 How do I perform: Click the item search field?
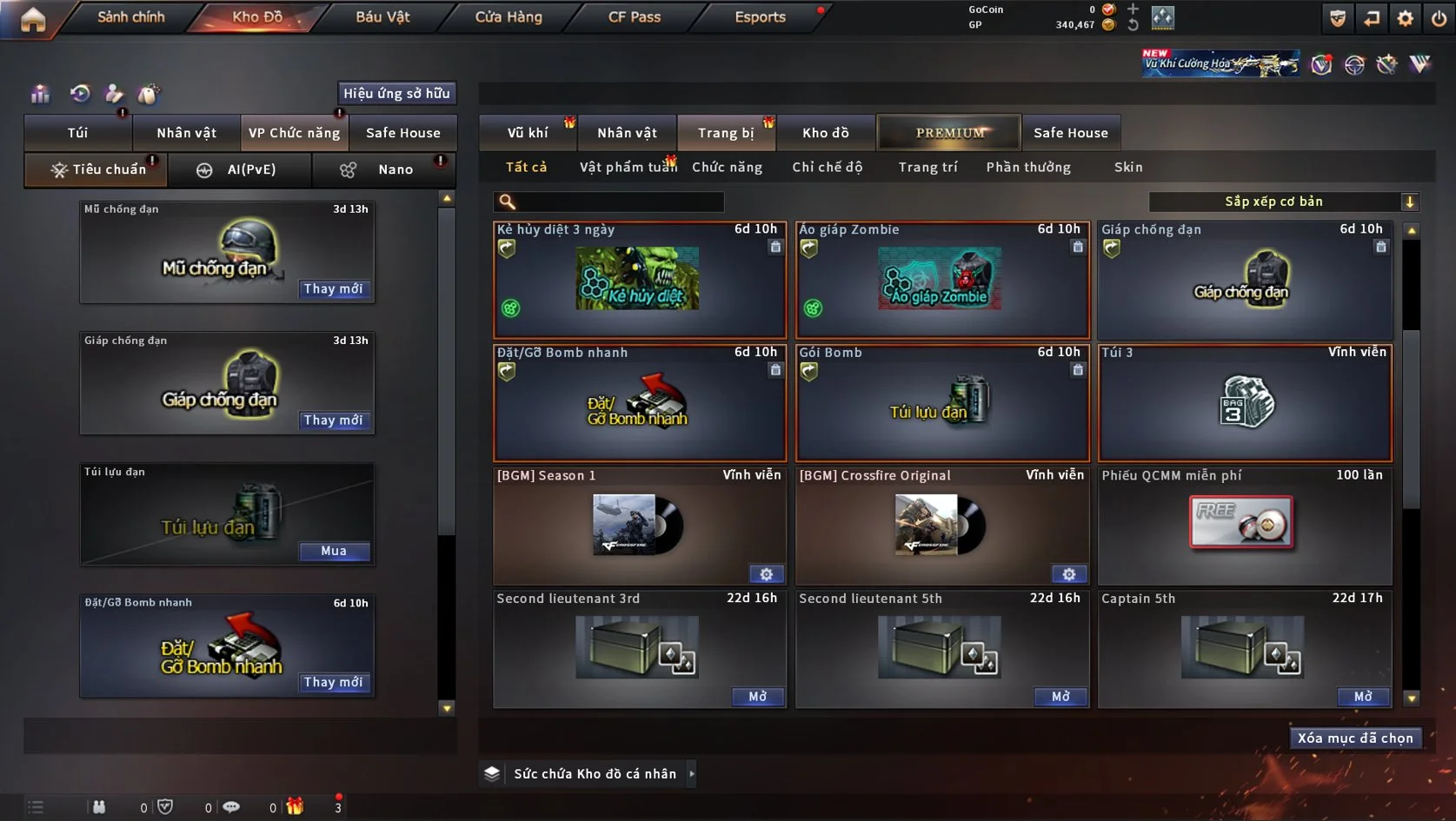(617, 202)
